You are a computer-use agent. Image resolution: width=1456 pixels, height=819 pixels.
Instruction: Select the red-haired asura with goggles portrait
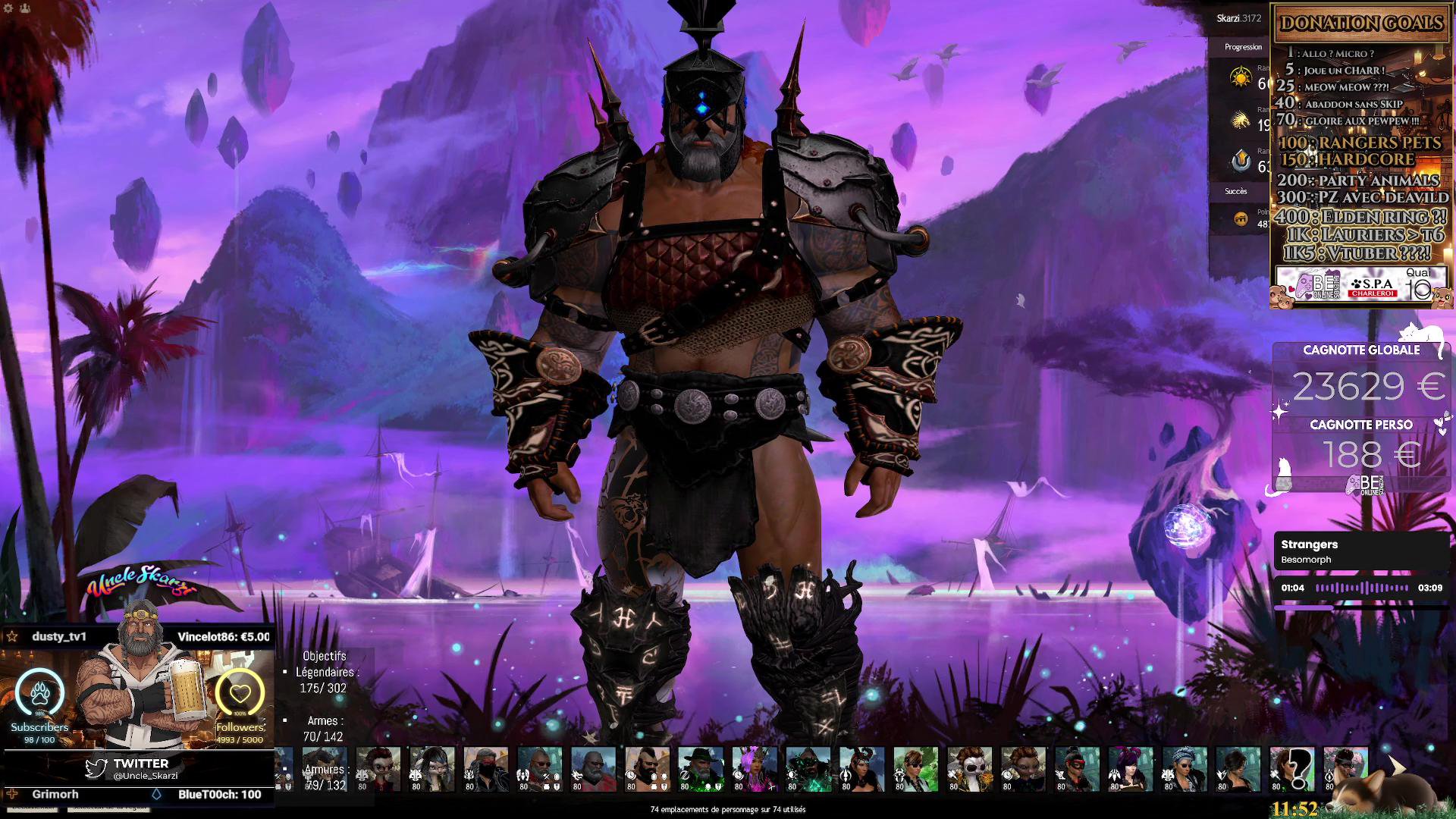(x=378, y=766)
